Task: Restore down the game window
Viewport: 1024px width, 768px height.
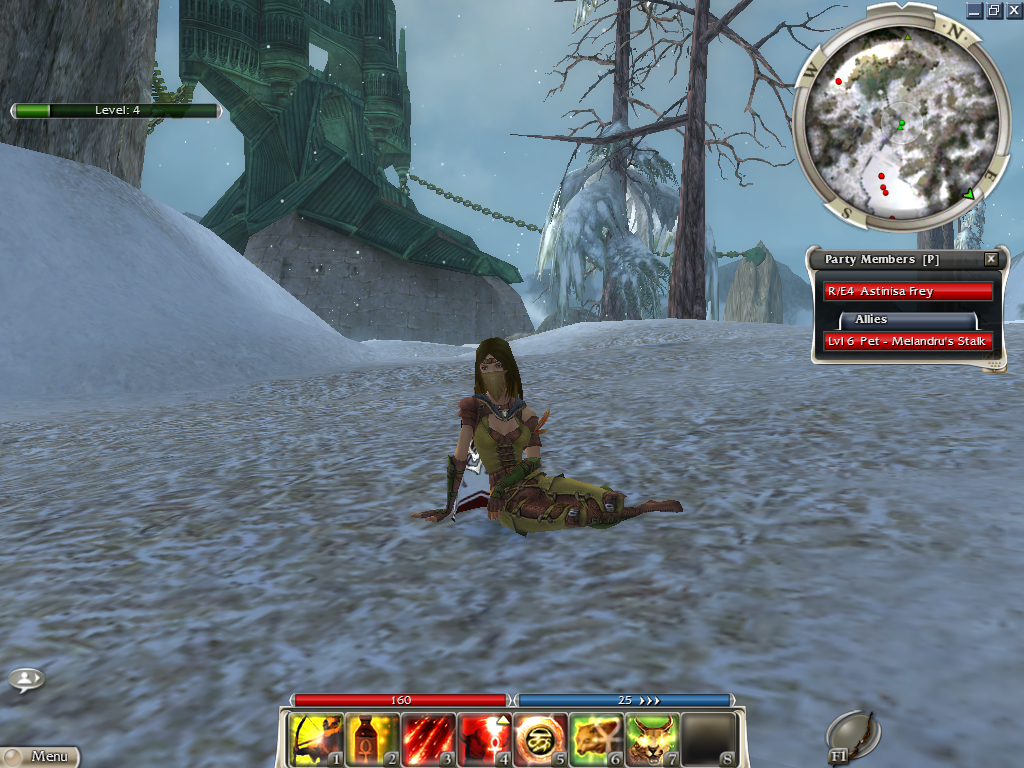Action: (994, 10)
